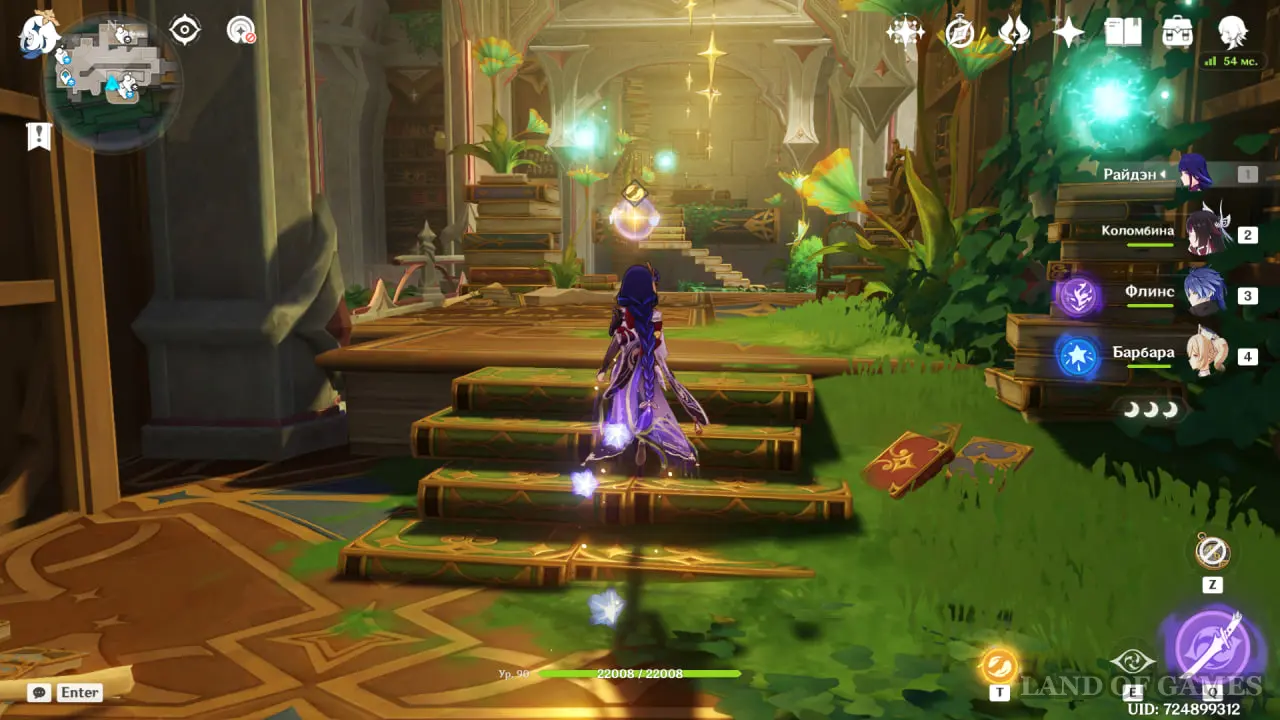
Task: Switch to party member Коломбина
Action: click(1205, 235)
